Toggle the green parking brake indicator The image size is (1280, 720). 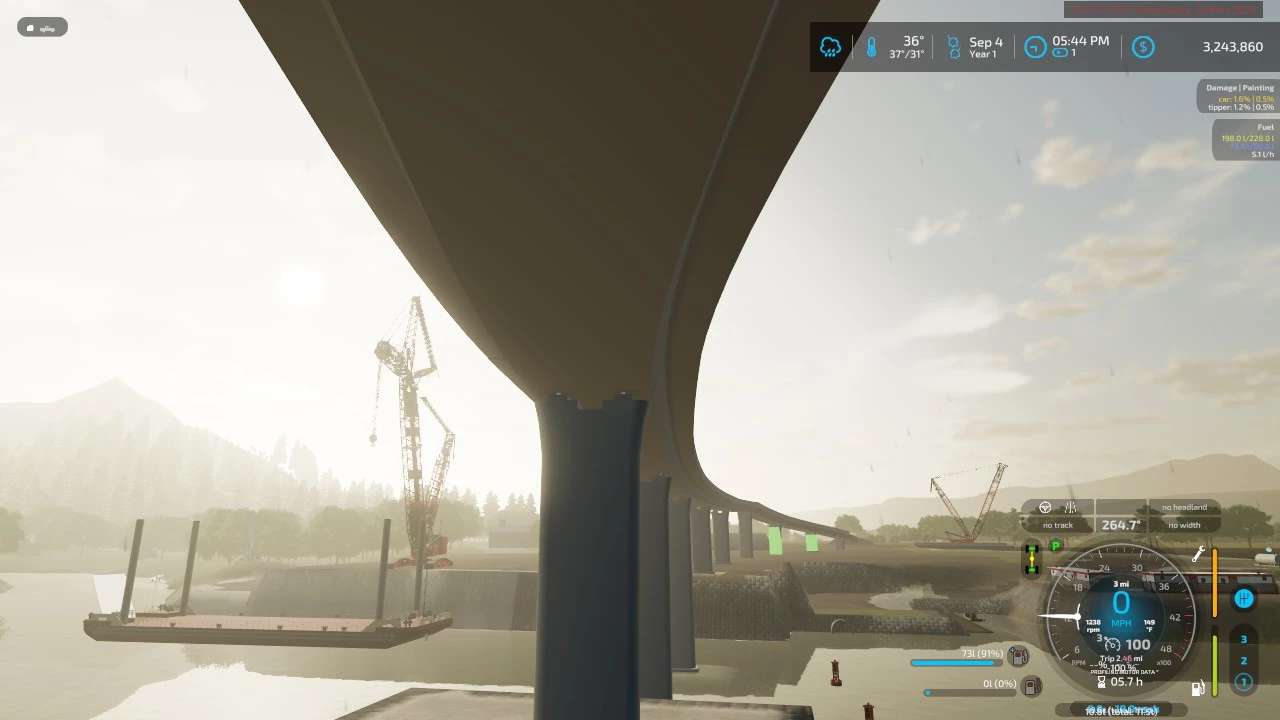1056,546
